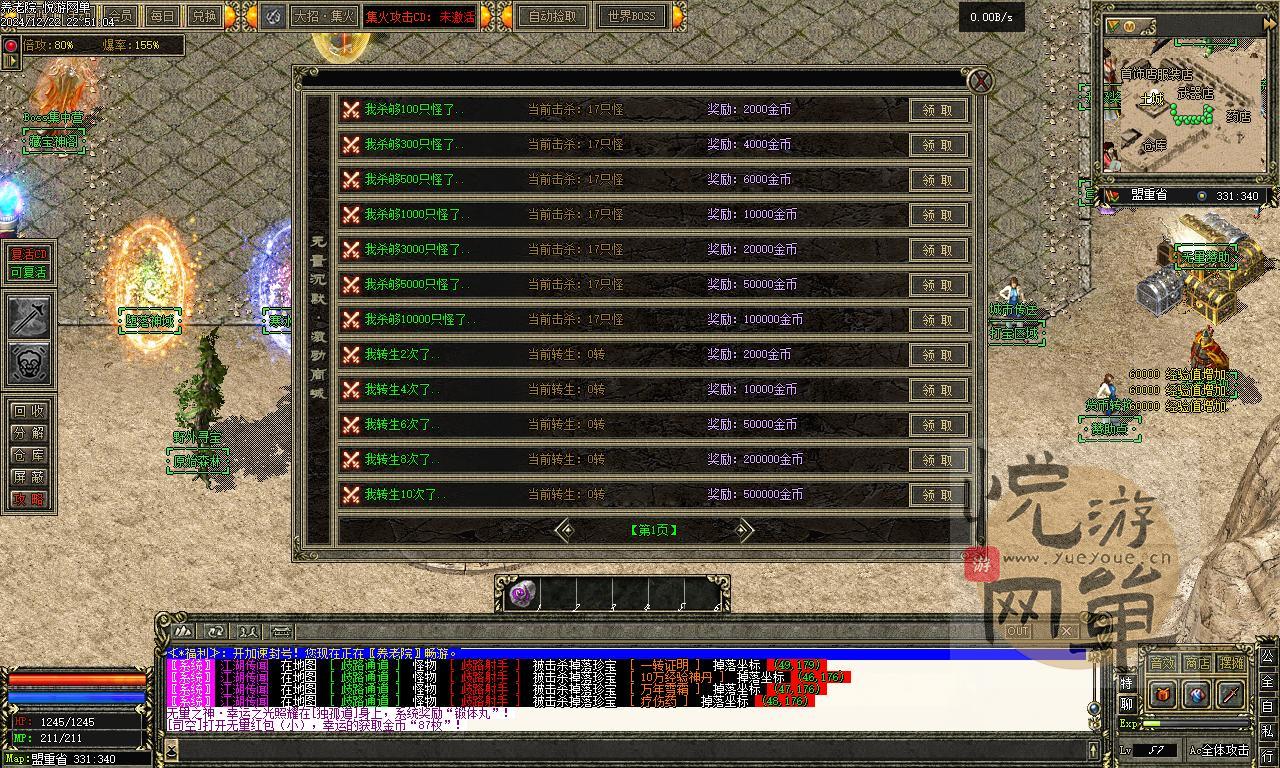
Task: Open the 商店 shop
Action: [1196, 663]
